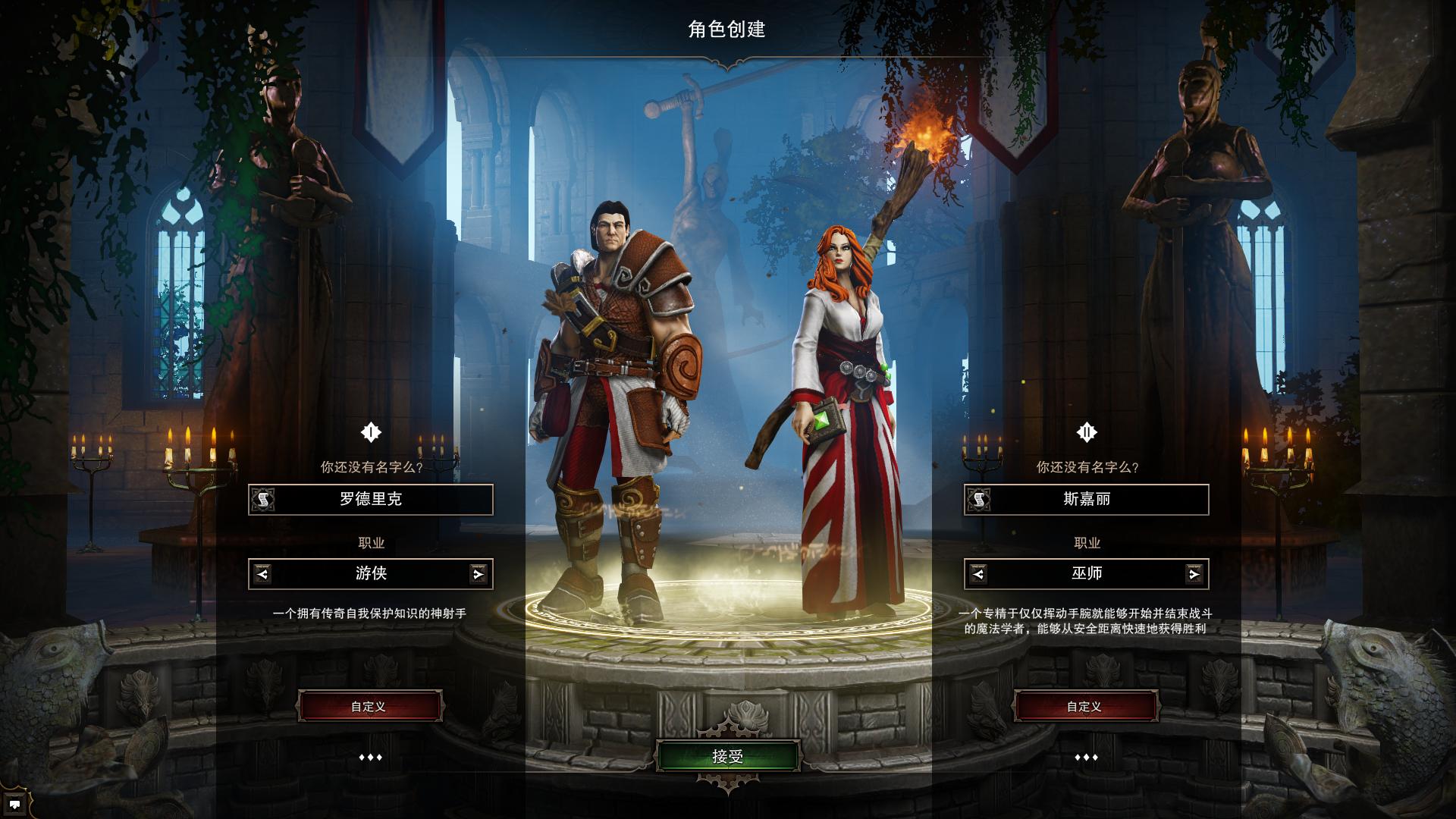Open the 巫师 class selector box
This screenshot has width=1456, height=819.
pyautogui.click(x=1086, y=574)
